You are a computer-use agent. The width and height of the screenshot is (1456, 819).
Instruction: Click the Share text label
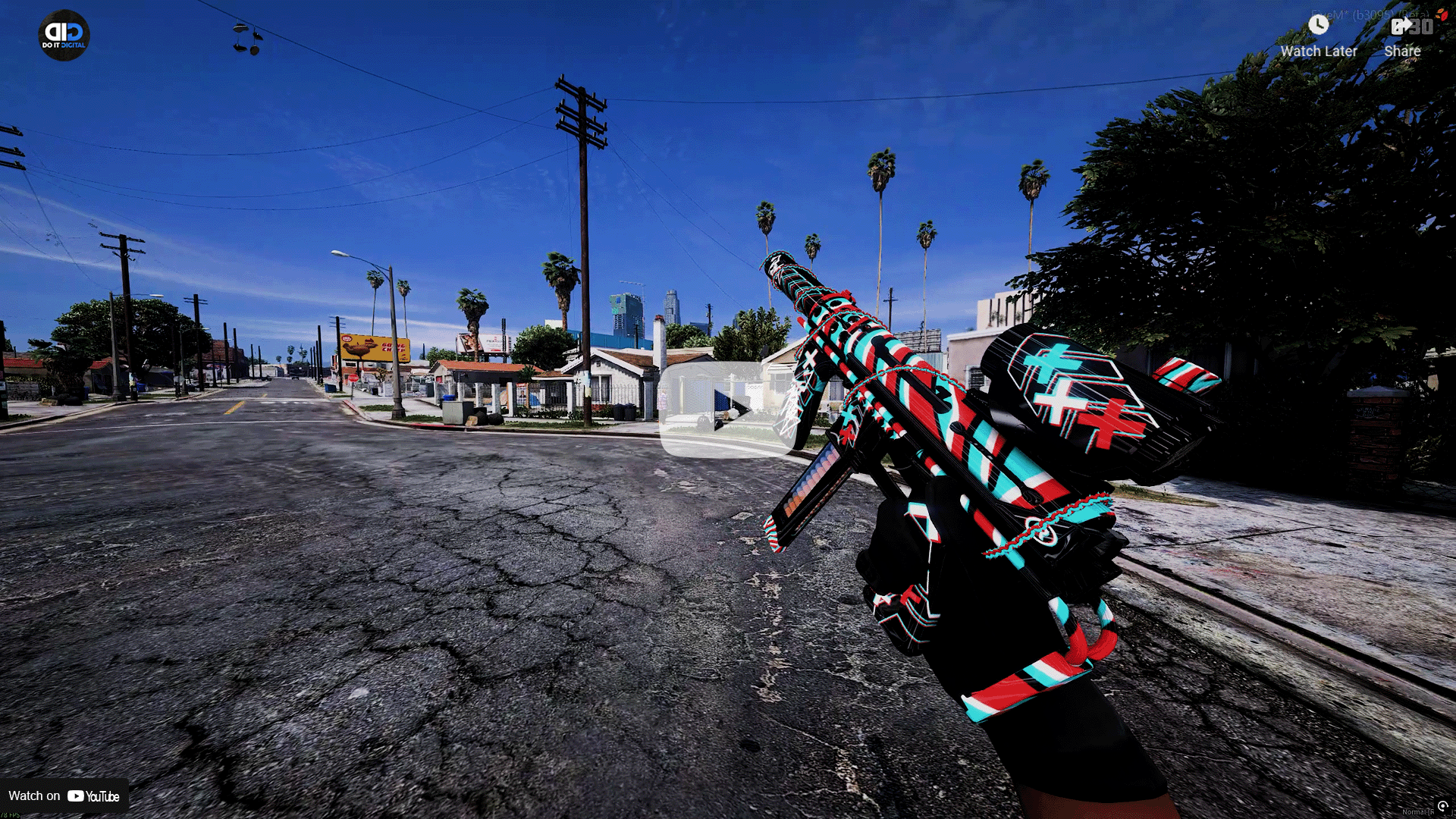(1402, 51)
